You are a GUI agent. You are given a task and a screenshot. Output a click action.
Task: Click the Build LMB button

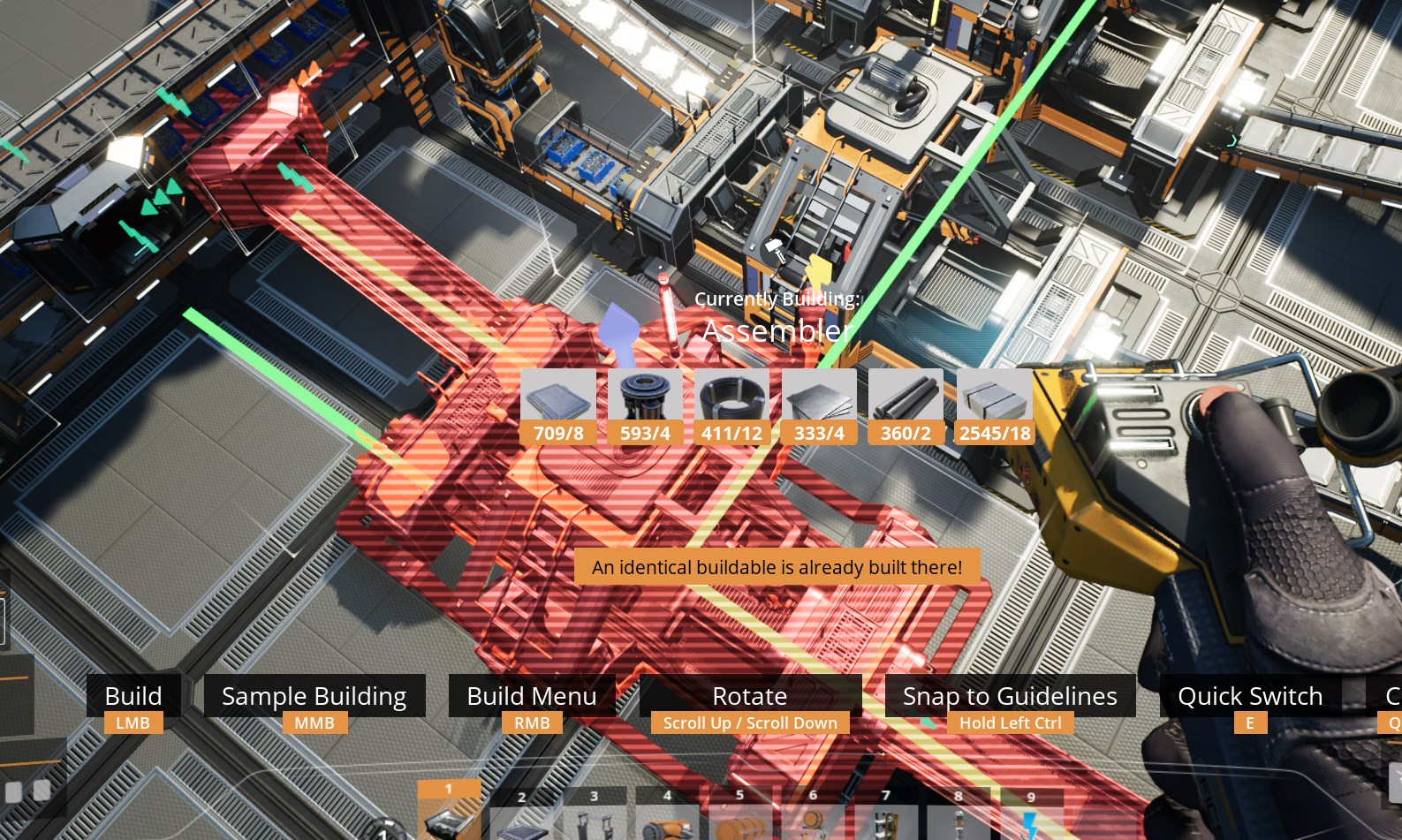pos(133,696)
